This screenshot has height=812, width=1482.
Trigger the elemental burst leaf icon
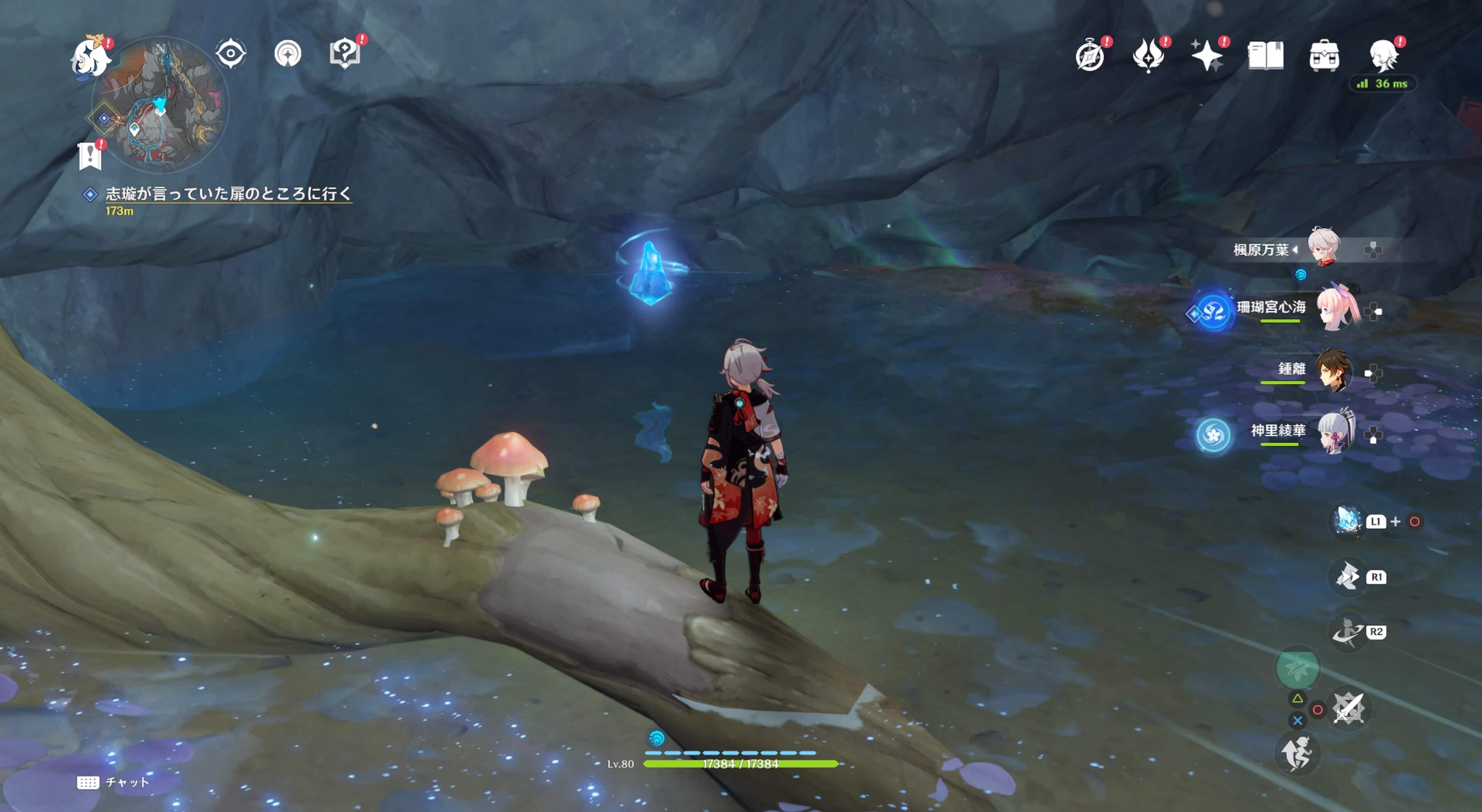tap(1297, 668)
